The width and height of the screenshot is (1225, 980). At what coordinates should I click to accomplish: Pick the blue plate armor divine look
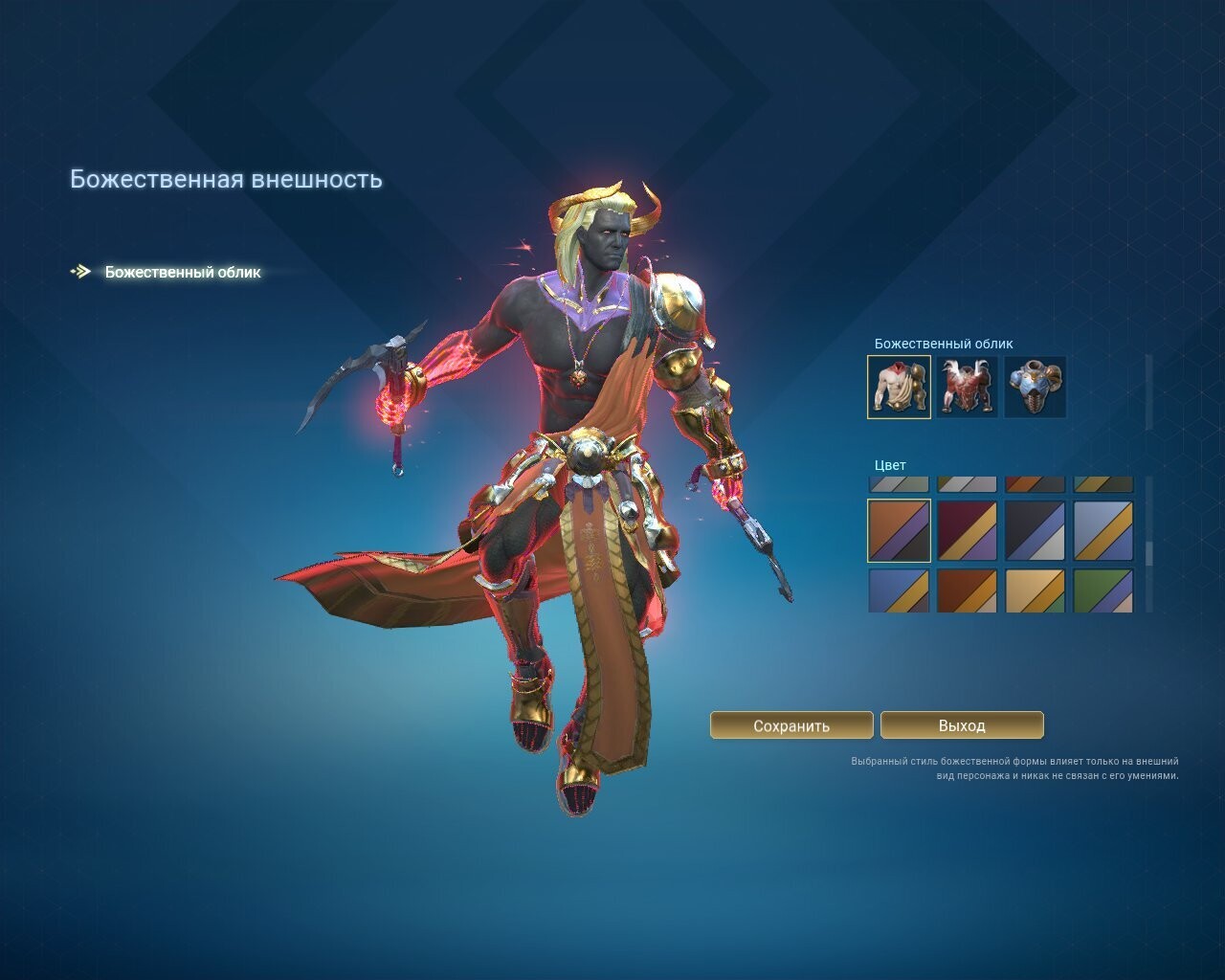pyautogui.click(x=1035, y=387)
